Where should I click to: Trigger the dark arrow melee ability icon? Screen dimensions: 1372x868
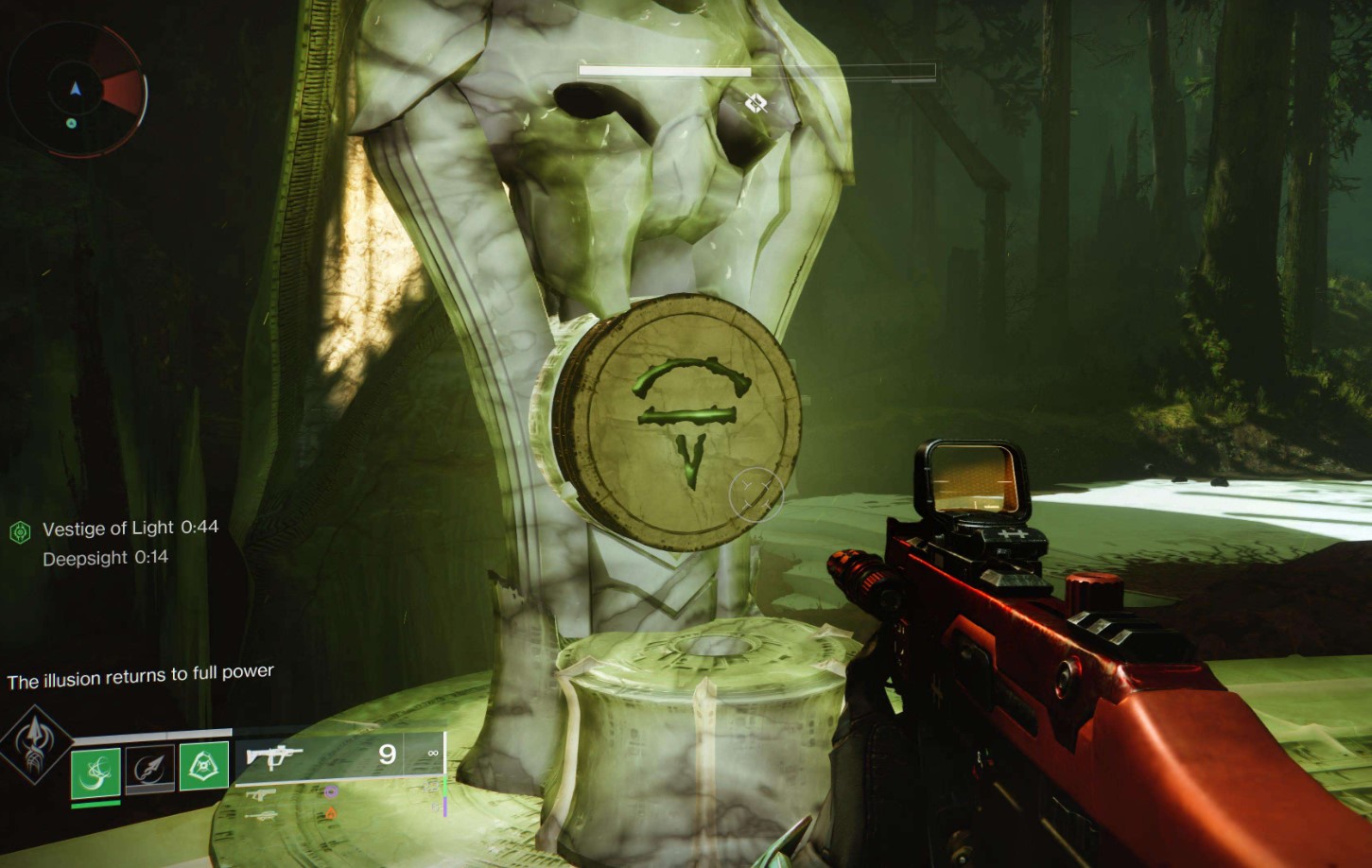pyautogui.click(x=149, y=768)
